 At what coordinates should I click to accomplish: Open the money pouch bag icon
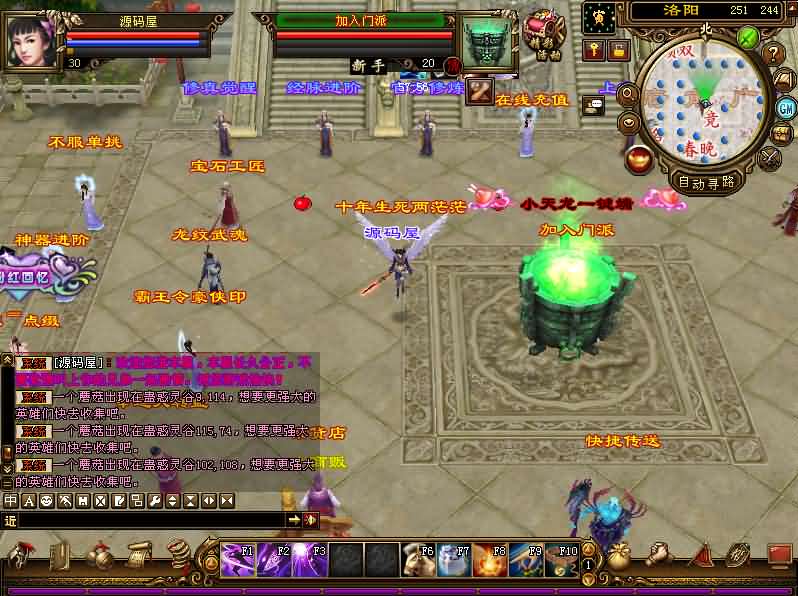(x=619, y=557)
